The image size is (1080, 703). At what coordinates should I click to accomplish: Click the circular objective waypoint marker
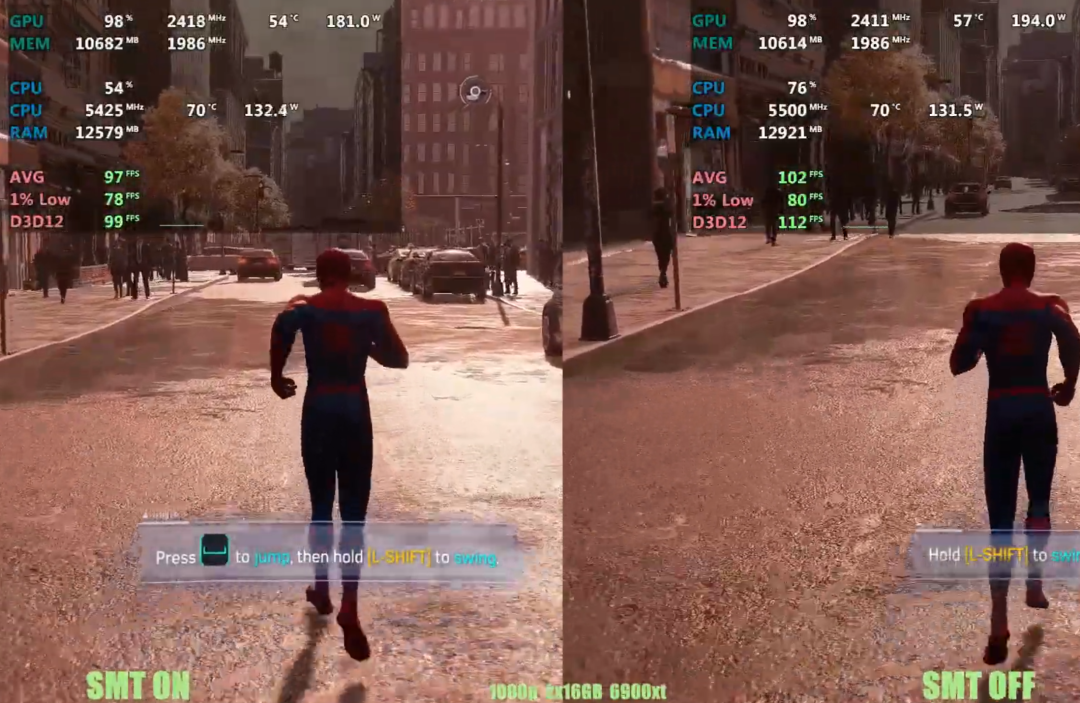(x=474, y=93)
